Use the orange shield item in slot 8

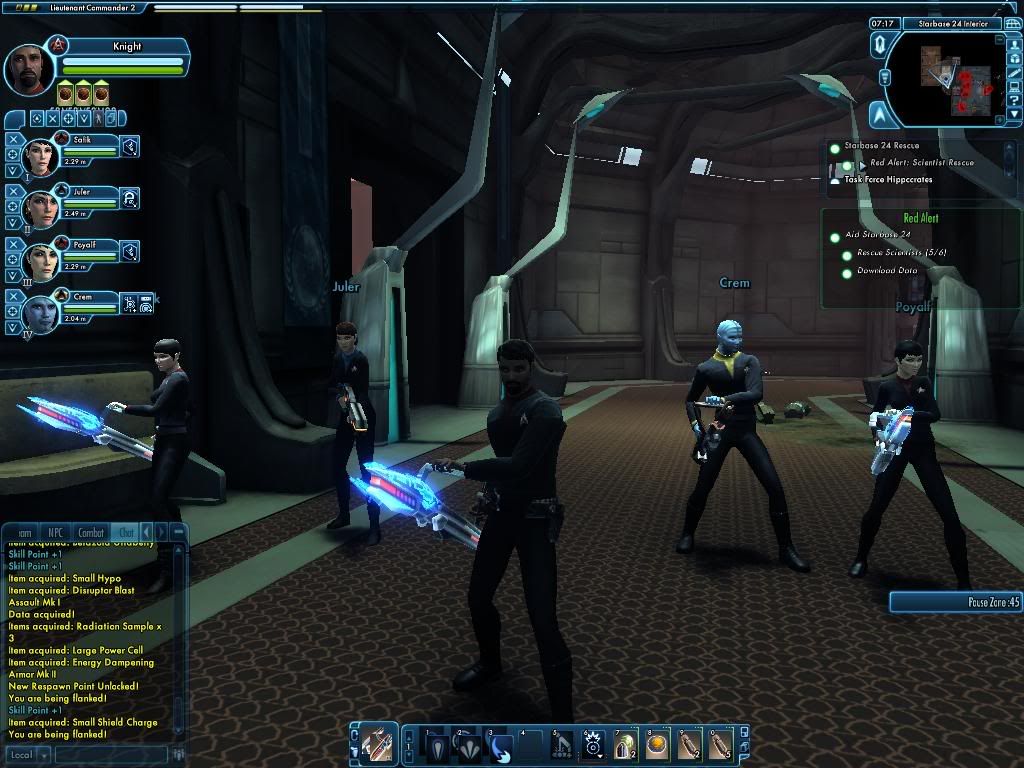(x=657, y=746)
